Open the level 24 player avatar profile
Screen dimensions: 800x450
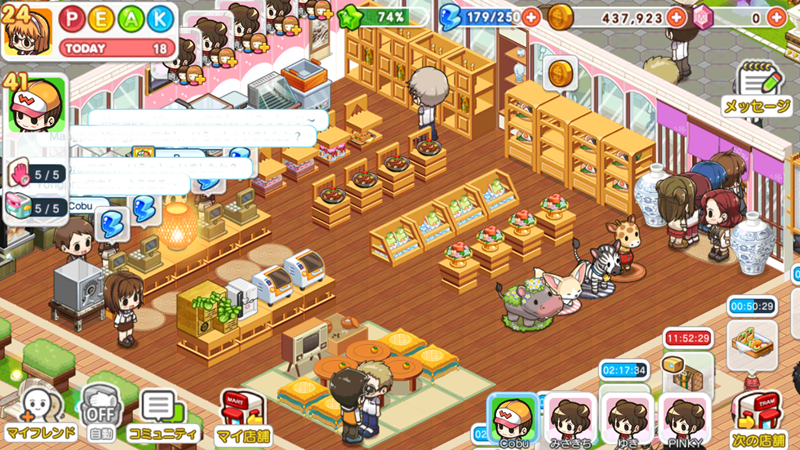tap(28, 30)
